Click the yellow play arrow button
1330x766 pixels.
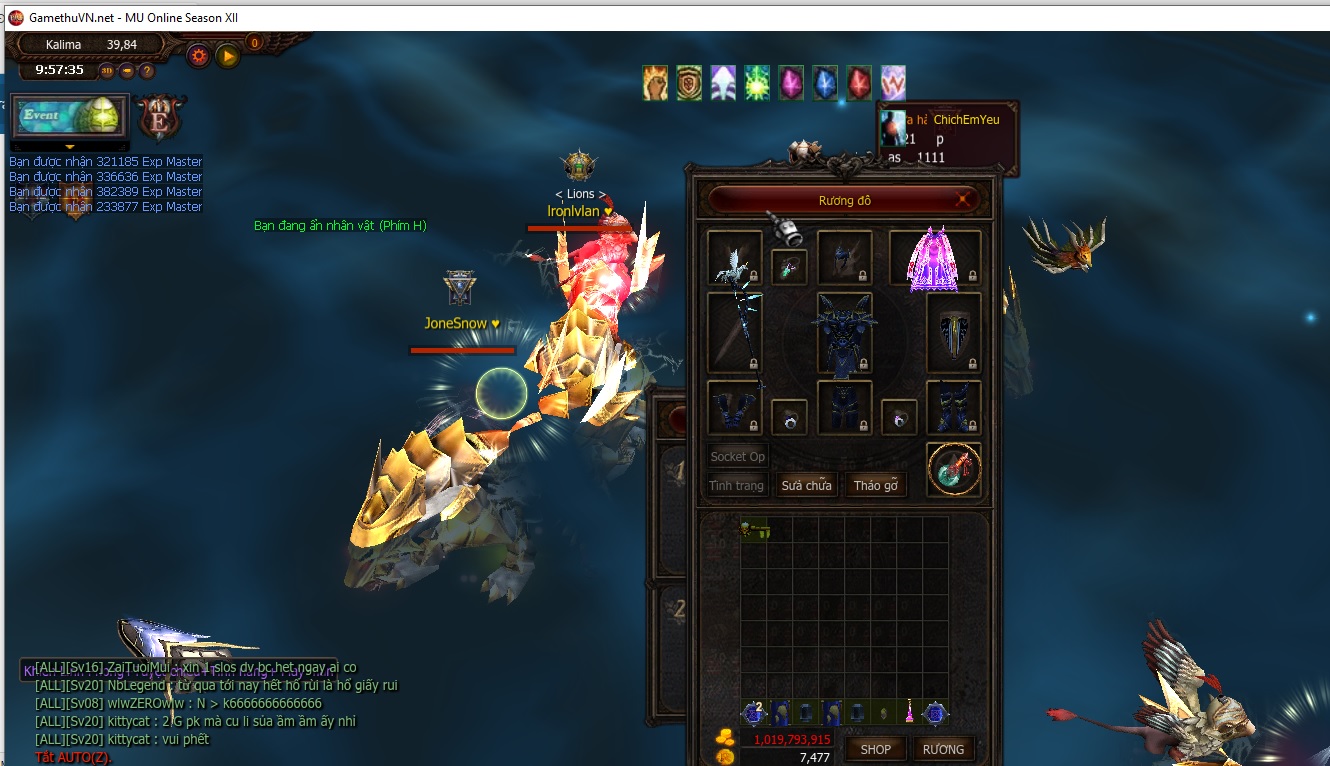228,56
